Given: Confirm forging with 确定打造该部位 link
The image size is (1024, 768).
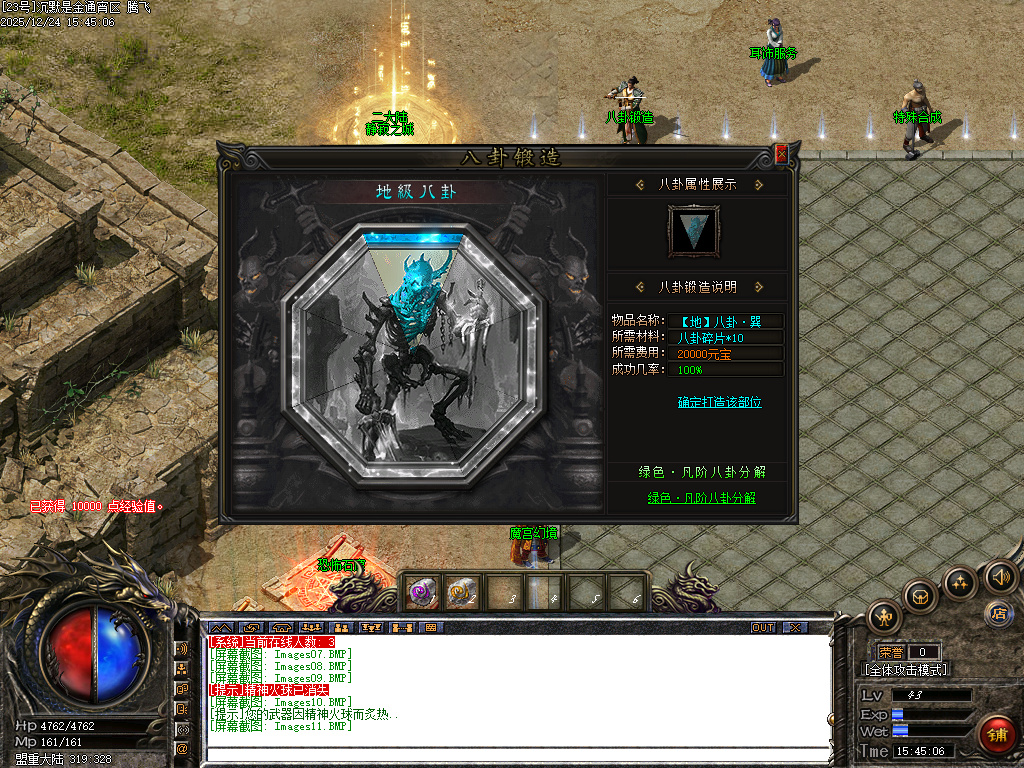Looking at the screenshot, I should point(719,402).
